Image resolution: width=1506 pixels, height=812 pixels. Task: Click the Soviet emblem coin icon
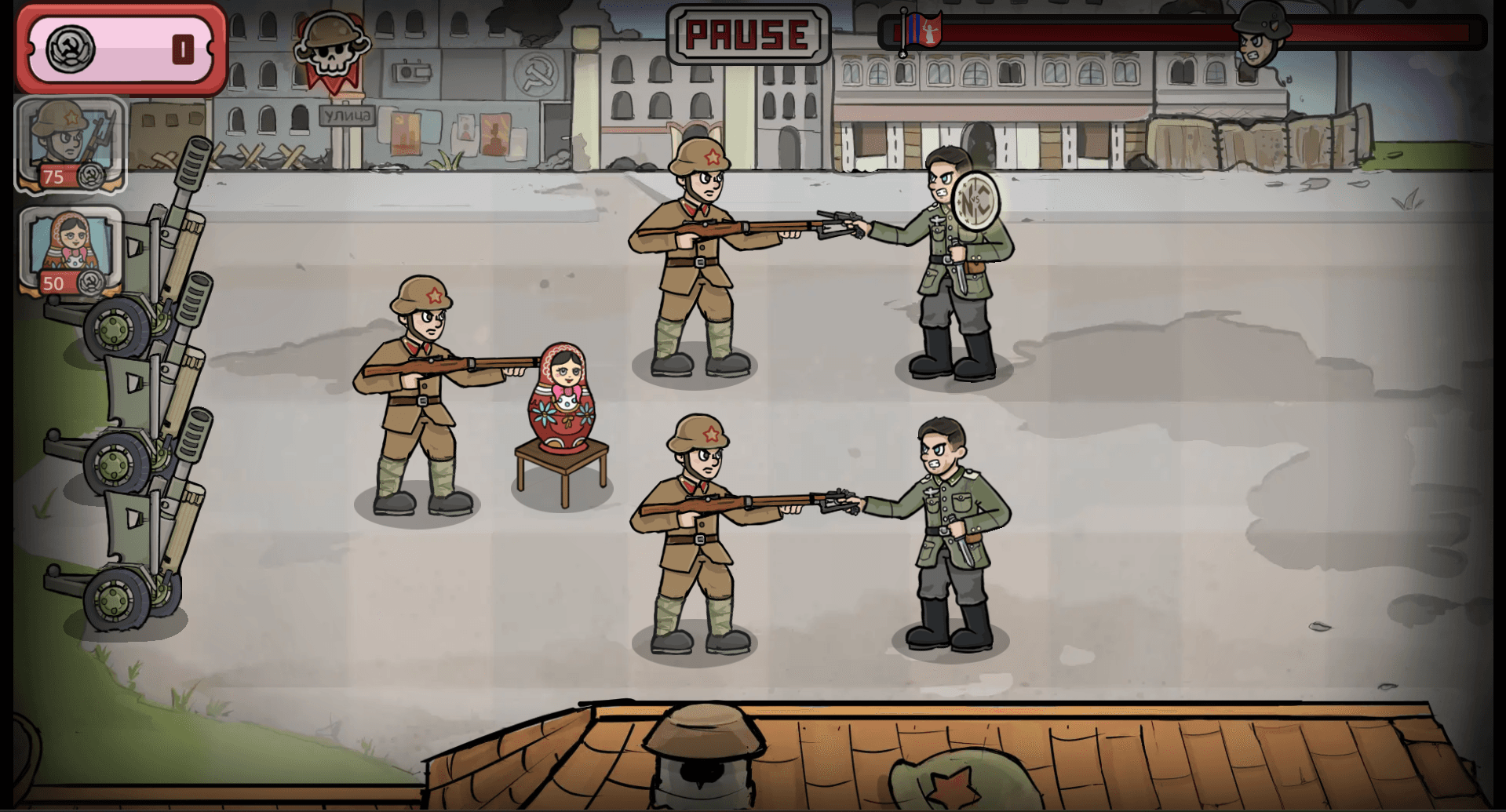point(71,49)
